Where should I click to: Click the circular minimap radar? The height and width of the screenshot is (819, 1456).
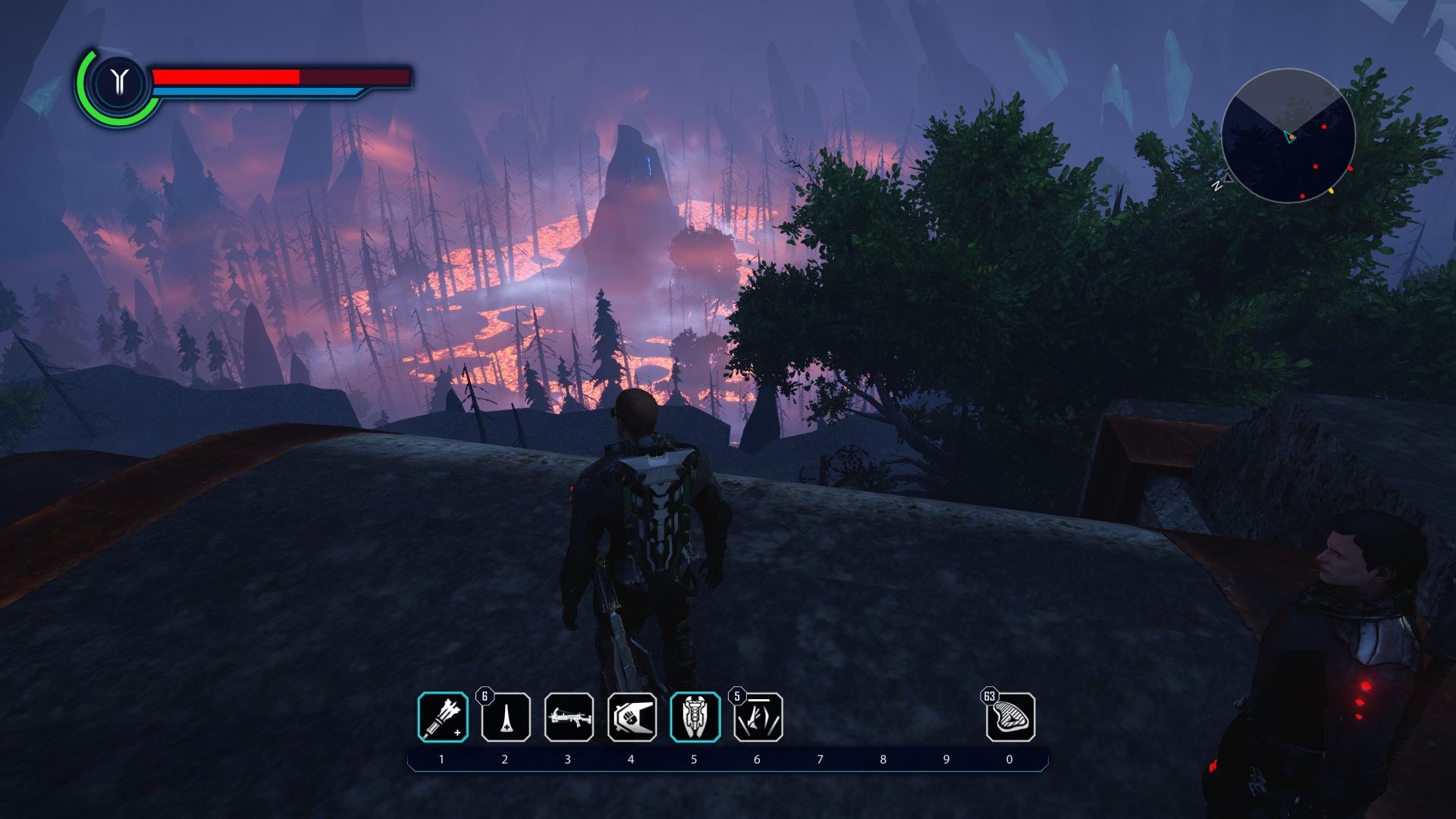(x=1288, y=136)
